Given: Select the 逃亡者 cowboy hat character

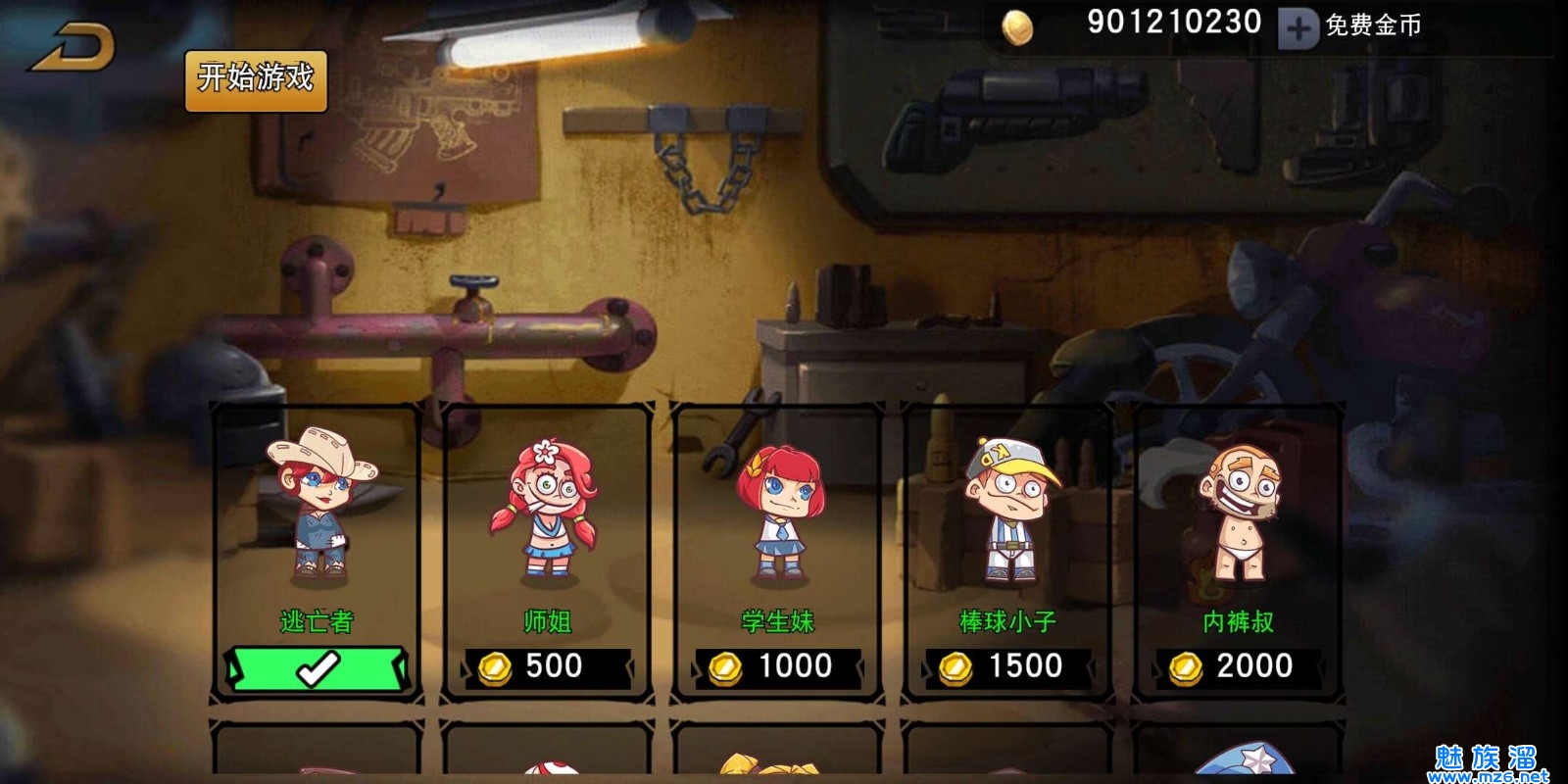Looking at the screenshot, I should 318,510.
